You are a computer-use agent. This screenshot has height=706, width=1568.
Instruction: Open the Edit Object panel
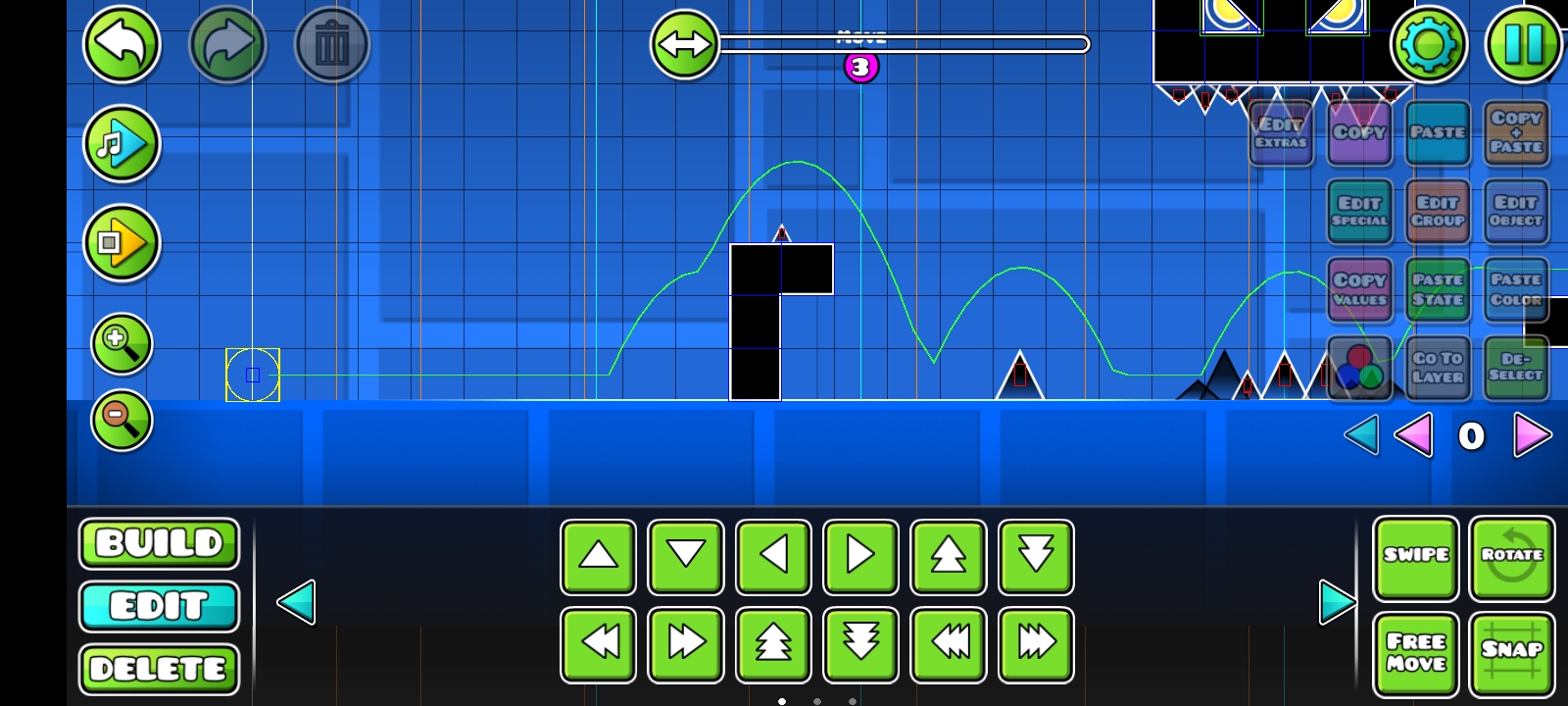click(x=1516, y=211)
